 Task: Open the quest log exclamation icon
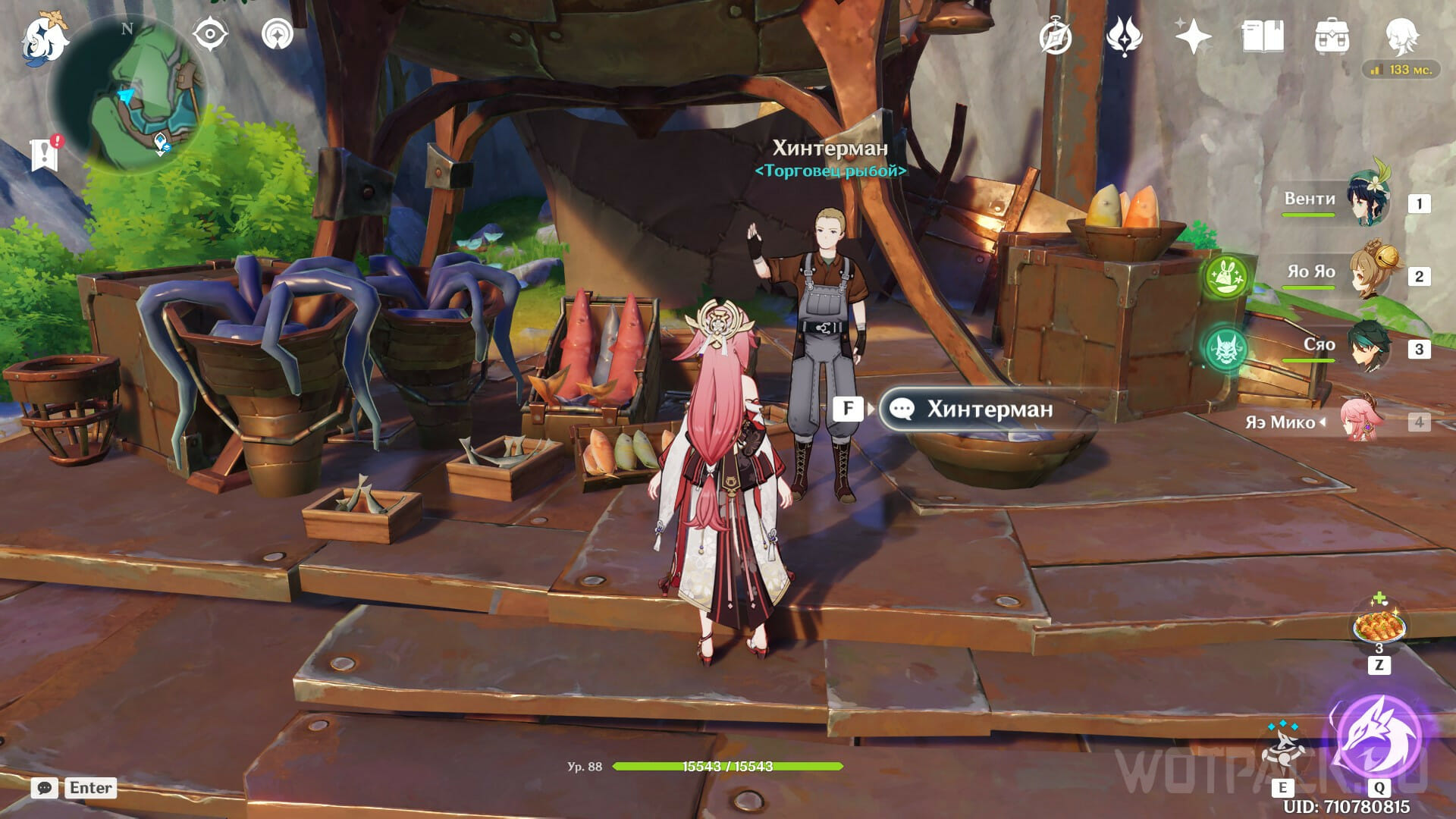[x=45, y=154]
